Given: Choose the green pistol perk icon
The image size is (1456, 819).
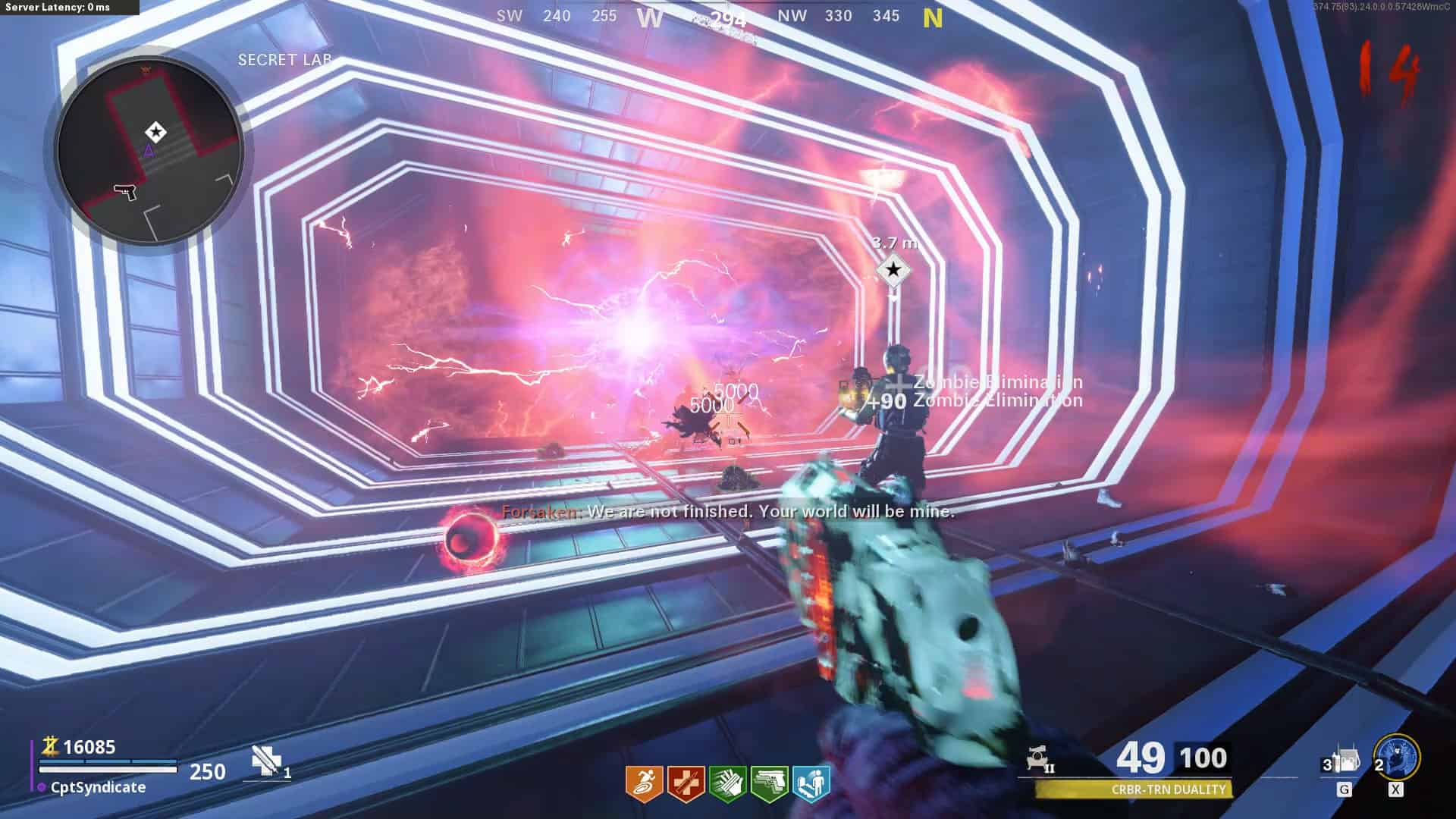Looking at the screenshot, I should click(769, 783).
